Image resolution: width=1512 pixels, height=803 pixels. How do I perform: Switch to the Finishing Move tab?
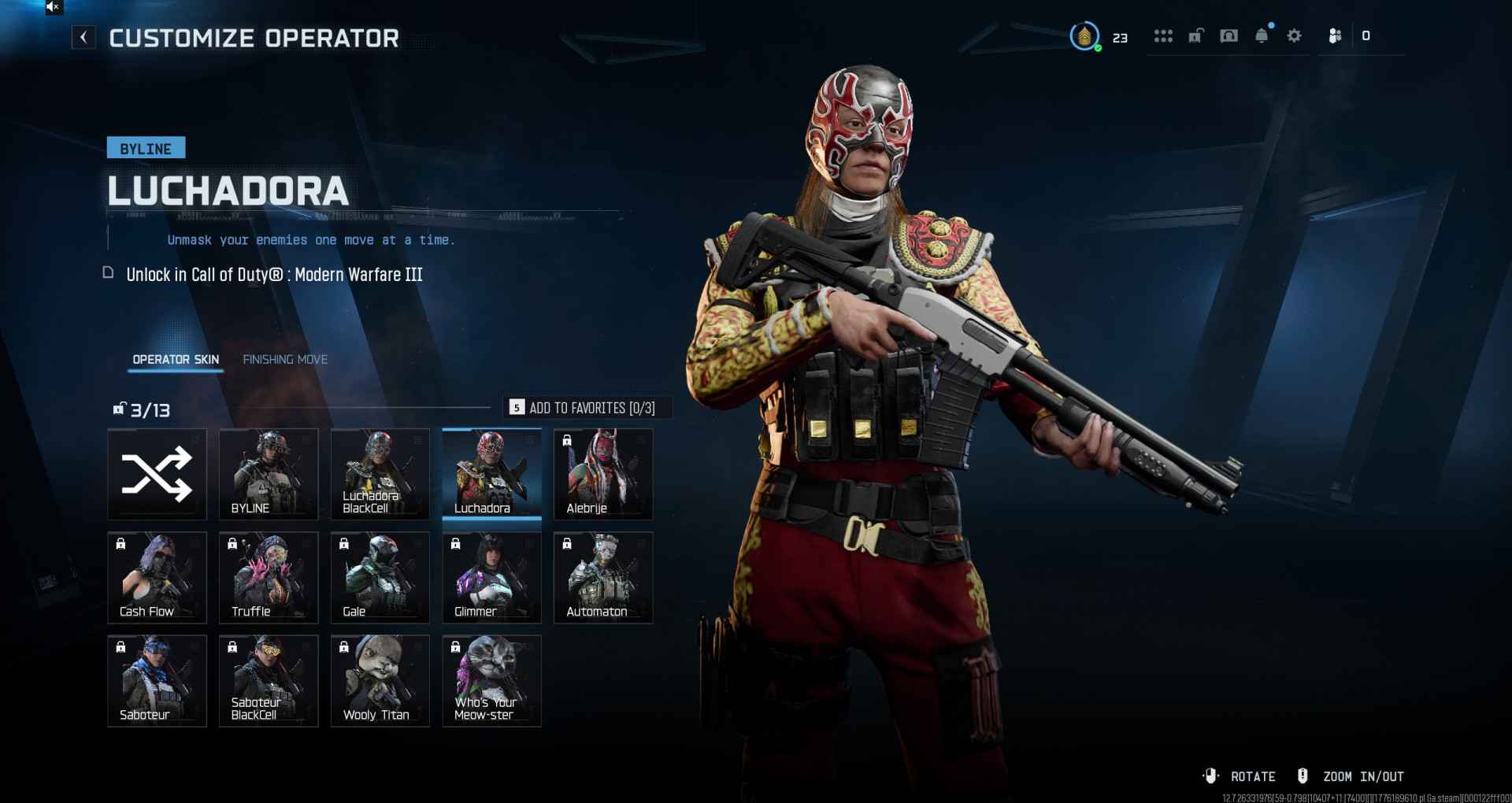coord(285,360)
